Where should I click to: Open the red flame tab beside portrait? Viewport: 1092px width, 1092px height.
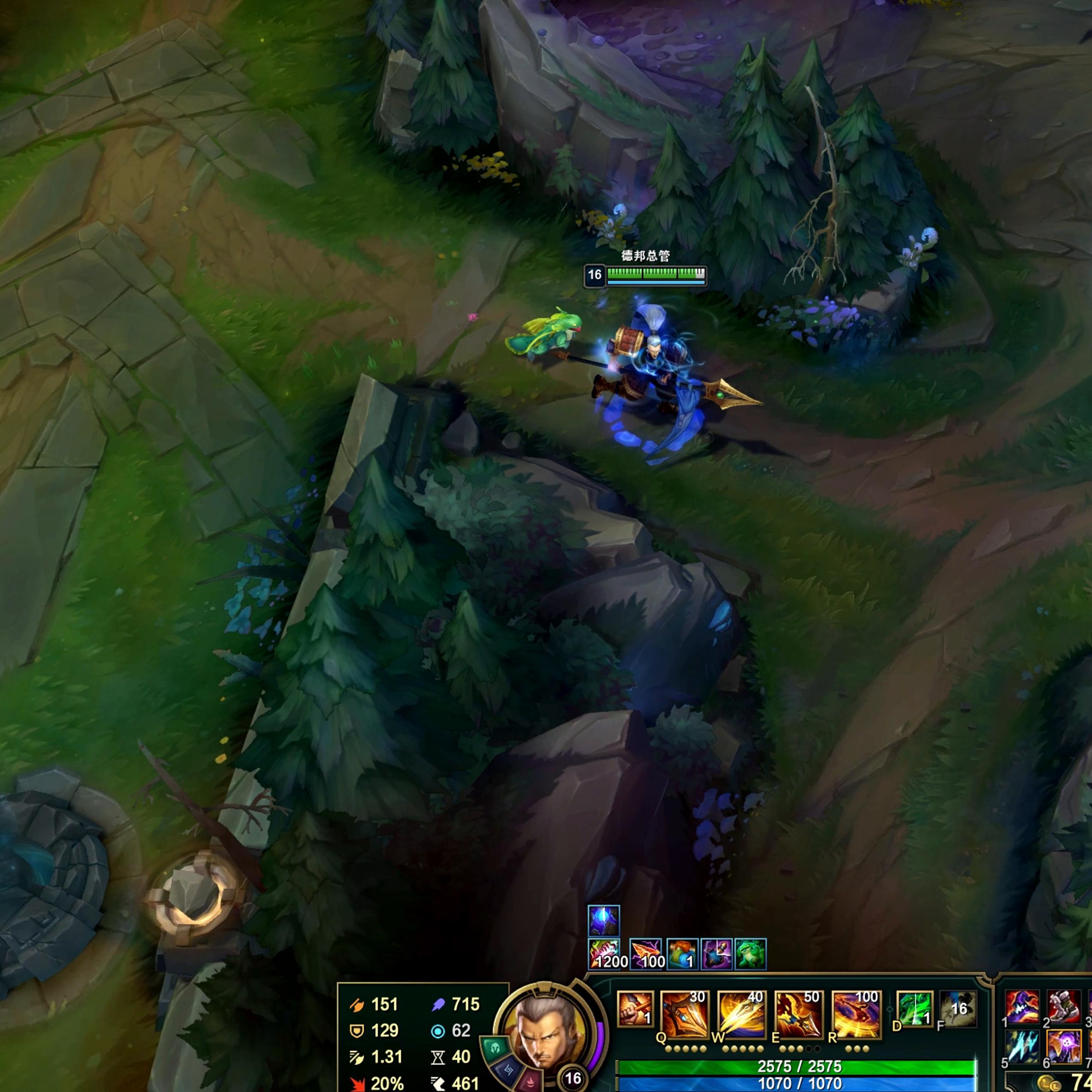(x=530, y=1081)
